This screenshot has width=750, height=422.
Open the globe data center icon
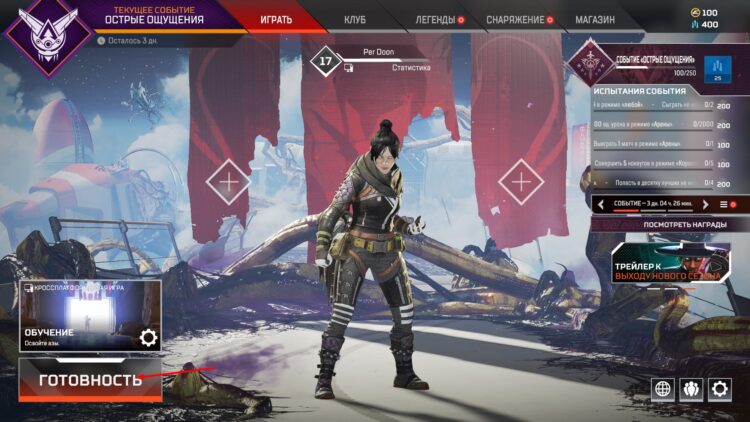pyautogui.click(x=662, y=389)
